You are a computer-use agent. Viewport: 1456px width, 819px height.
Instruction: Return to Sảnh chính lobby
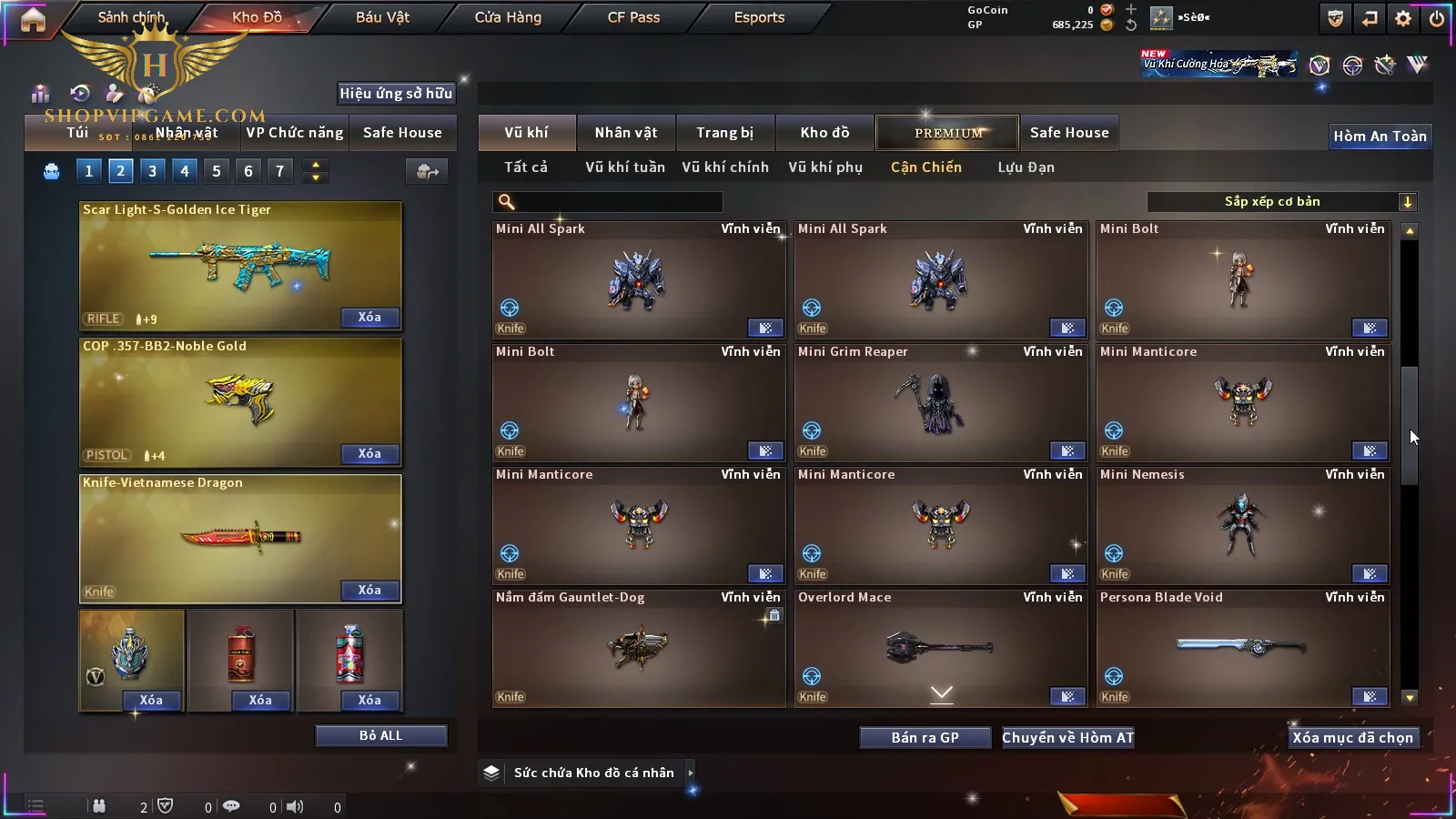(x=131, y=17)
